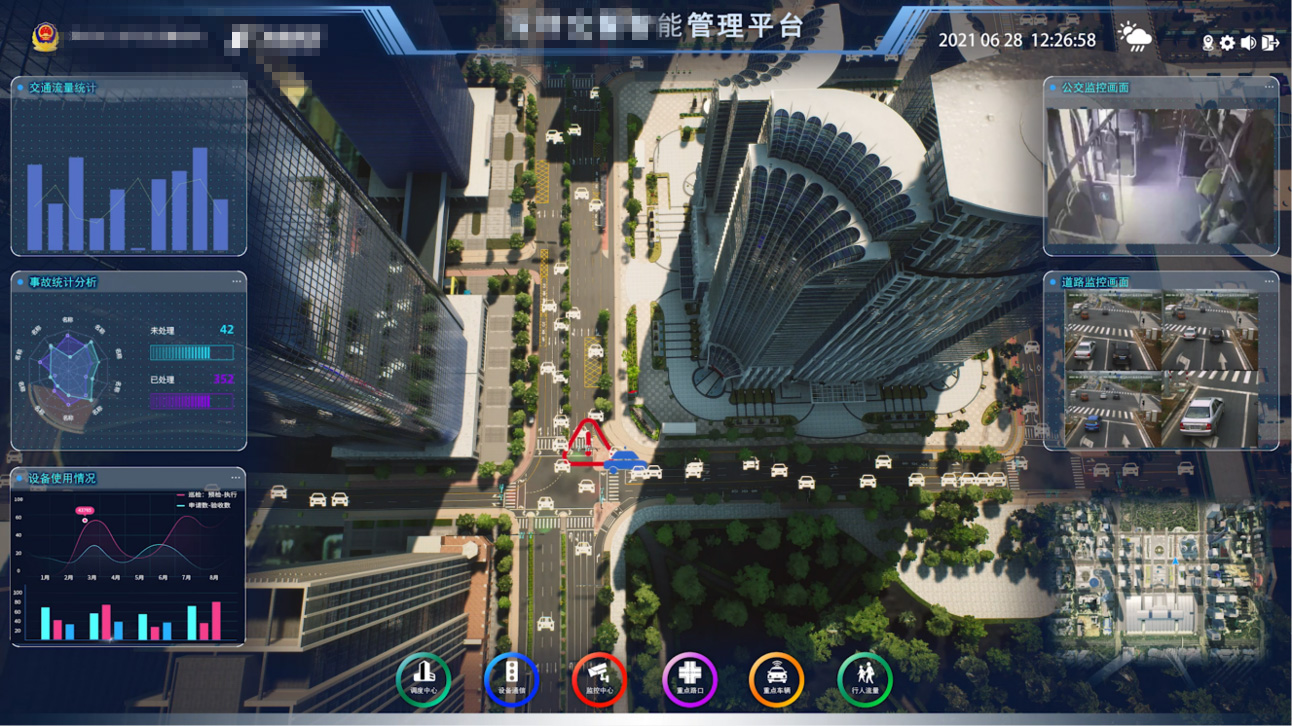The width and height of the screenshot is (1292, 726).
Task: Open the 事故统计分析 panel's three-dot menu
Action: pyautogui.click(x=236, y=281)
